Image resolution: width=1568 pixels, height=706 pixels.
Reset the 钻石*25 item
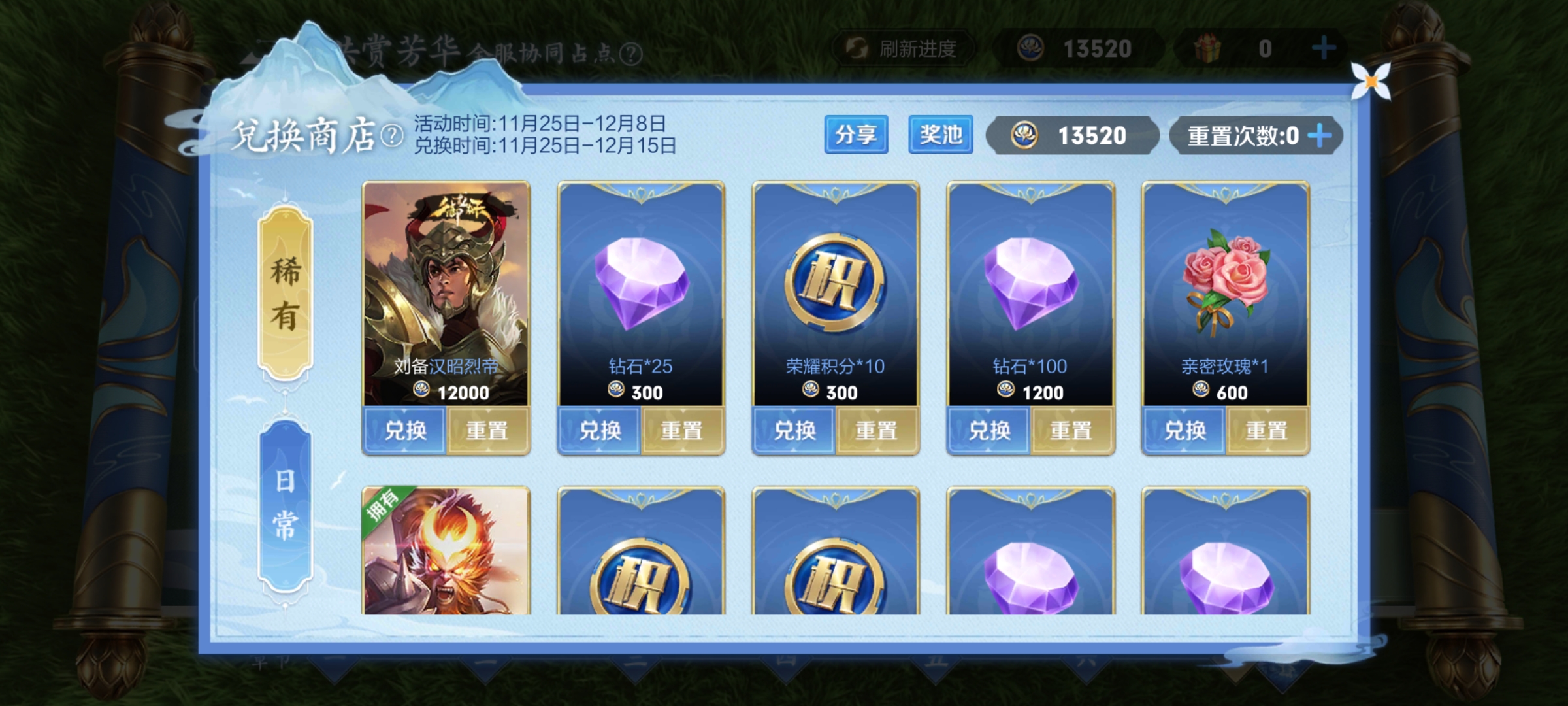(682, 430)
